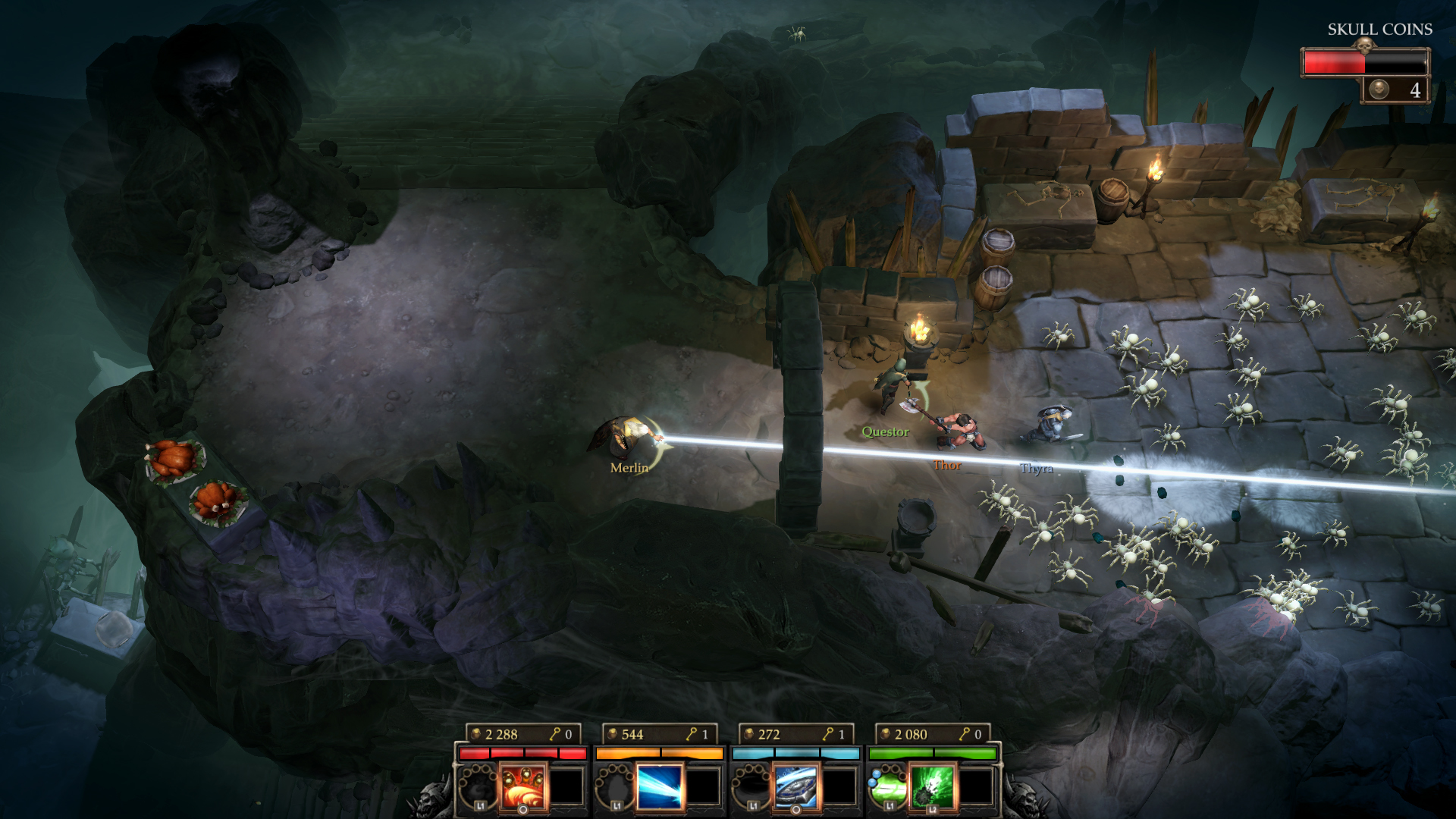Click the Thyra name label above her panel
The width and height of the screenshot is (1456, 819).
click(1036, 468)
